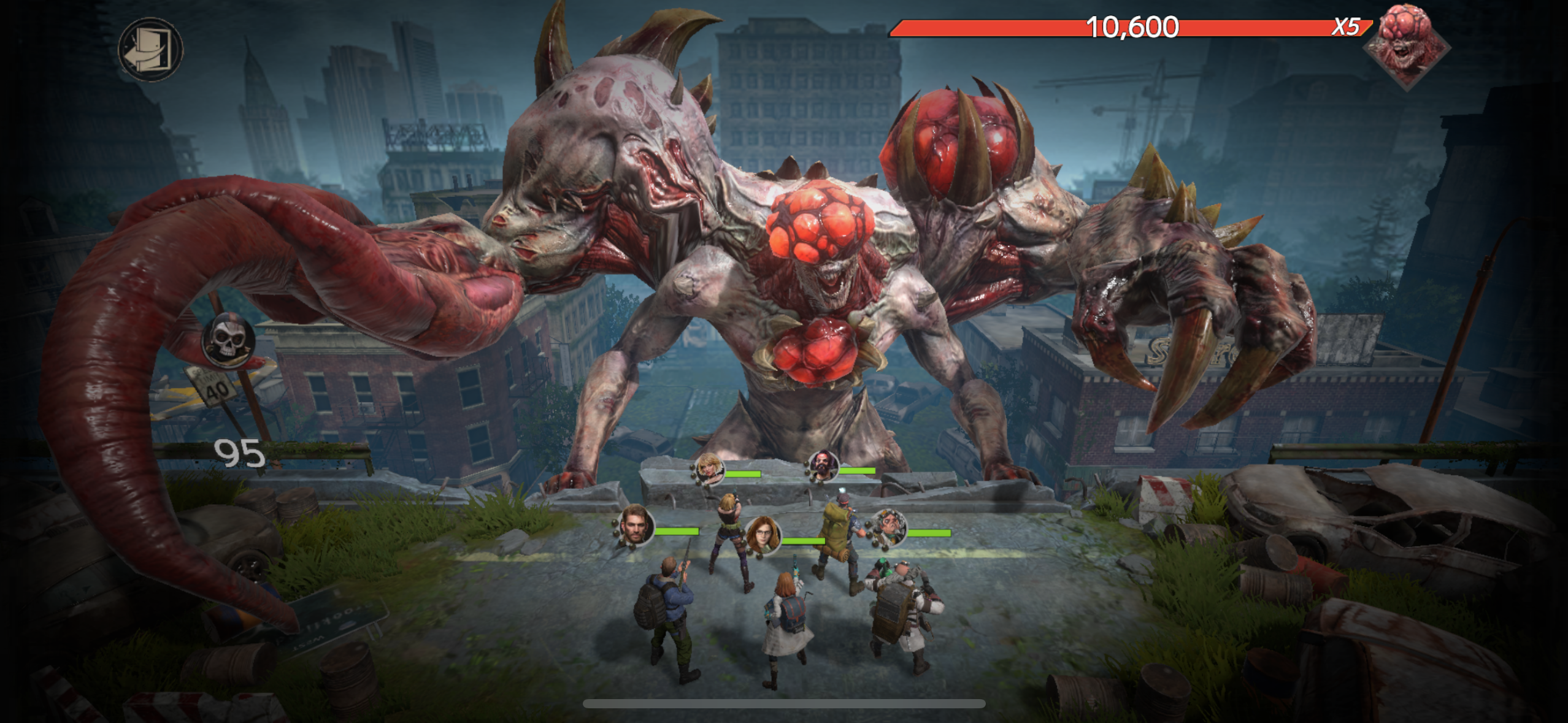Image resolution: width=1568 pixels, height=723 pixels.
Task: Exit the battle via the door icon
Action: 150,49
